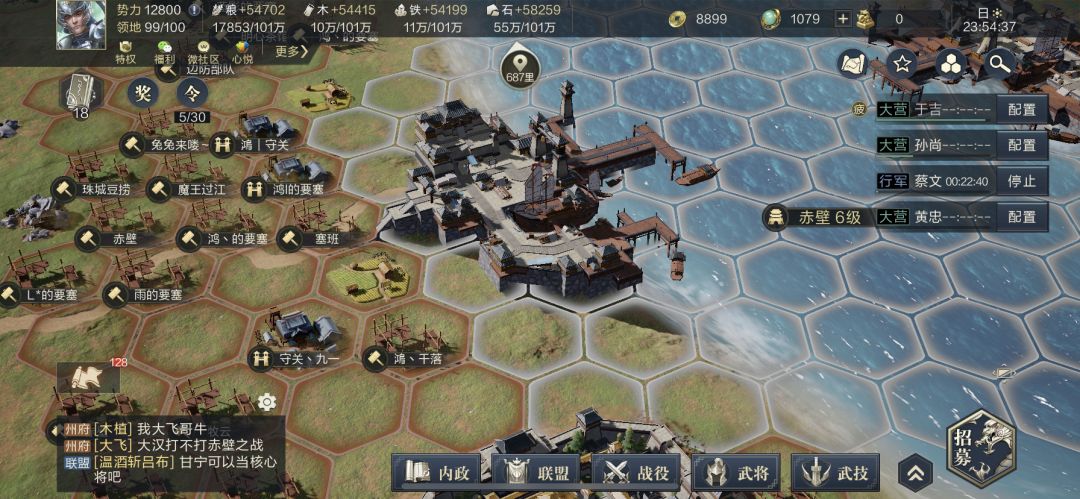Configure 黄忠's army with 配置
This screenshot has height=499, width=1080.
click(1021, 216)
